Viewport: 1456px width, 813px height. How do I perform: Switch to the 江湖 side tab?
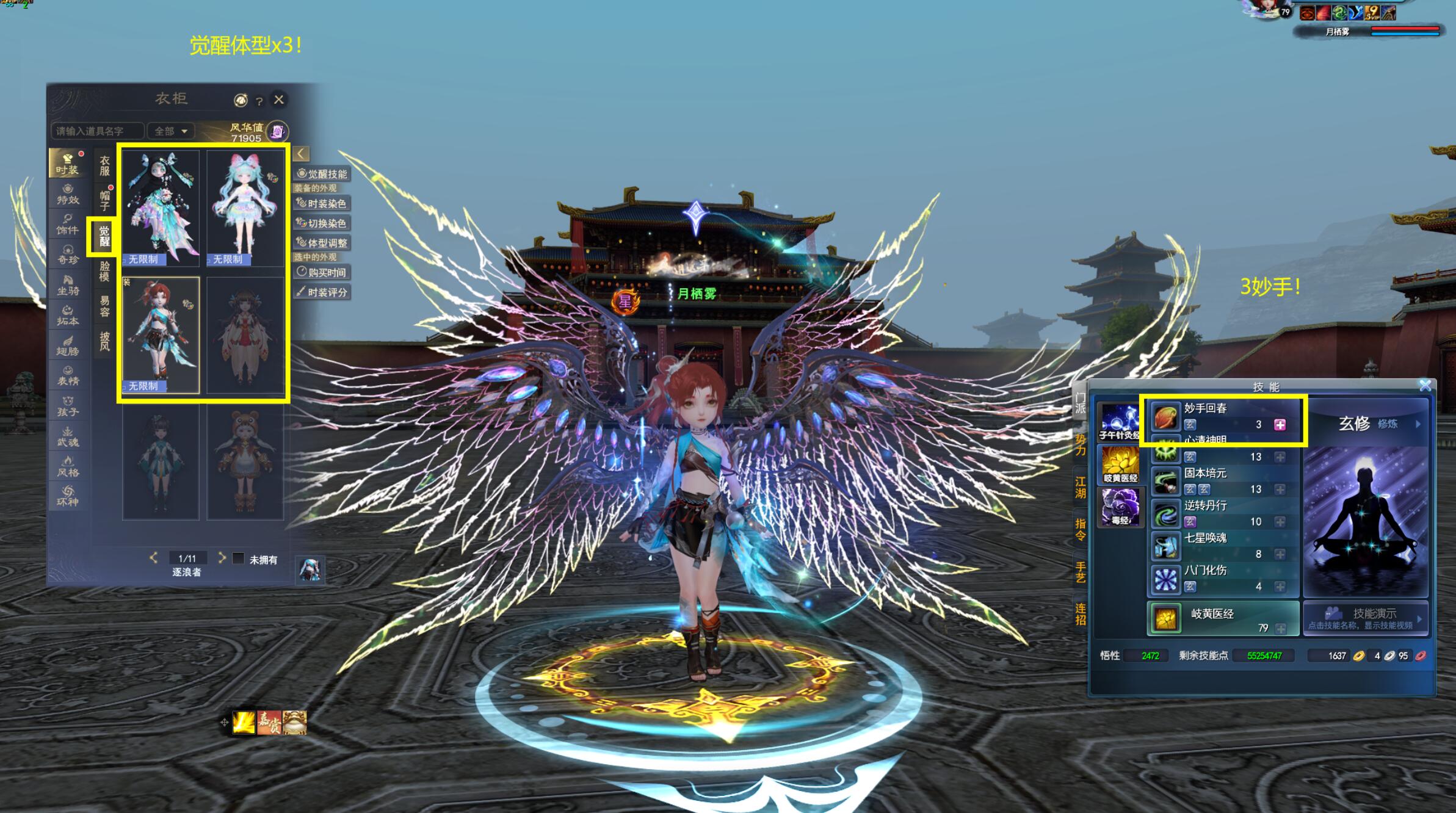pyautogui.click(x=1080, y=487)
